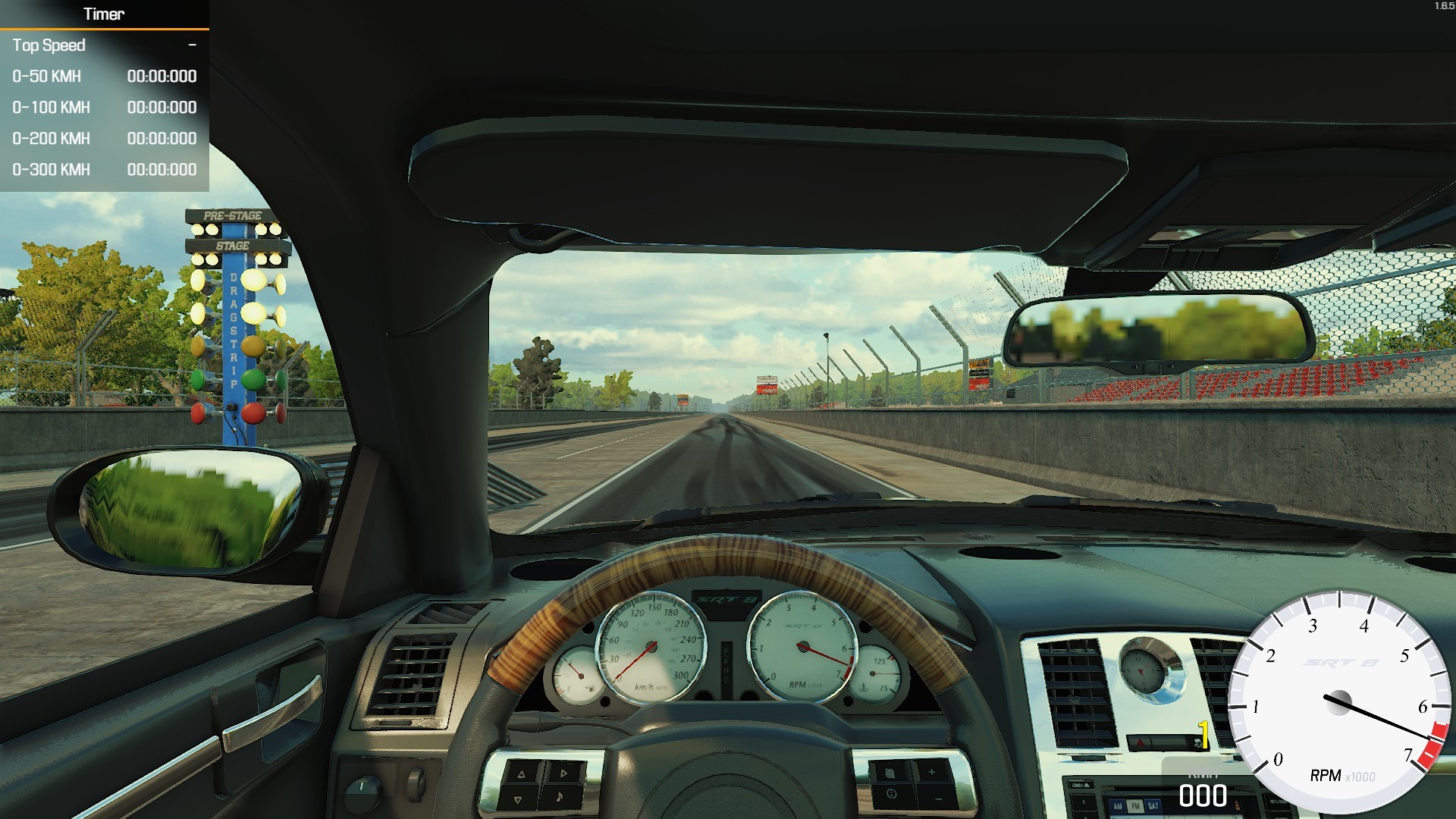Image resolution: width=1456 pixels, height=819 pixels.
Task: Expand the Top Speed entry
Action: (x=50, y=45)
